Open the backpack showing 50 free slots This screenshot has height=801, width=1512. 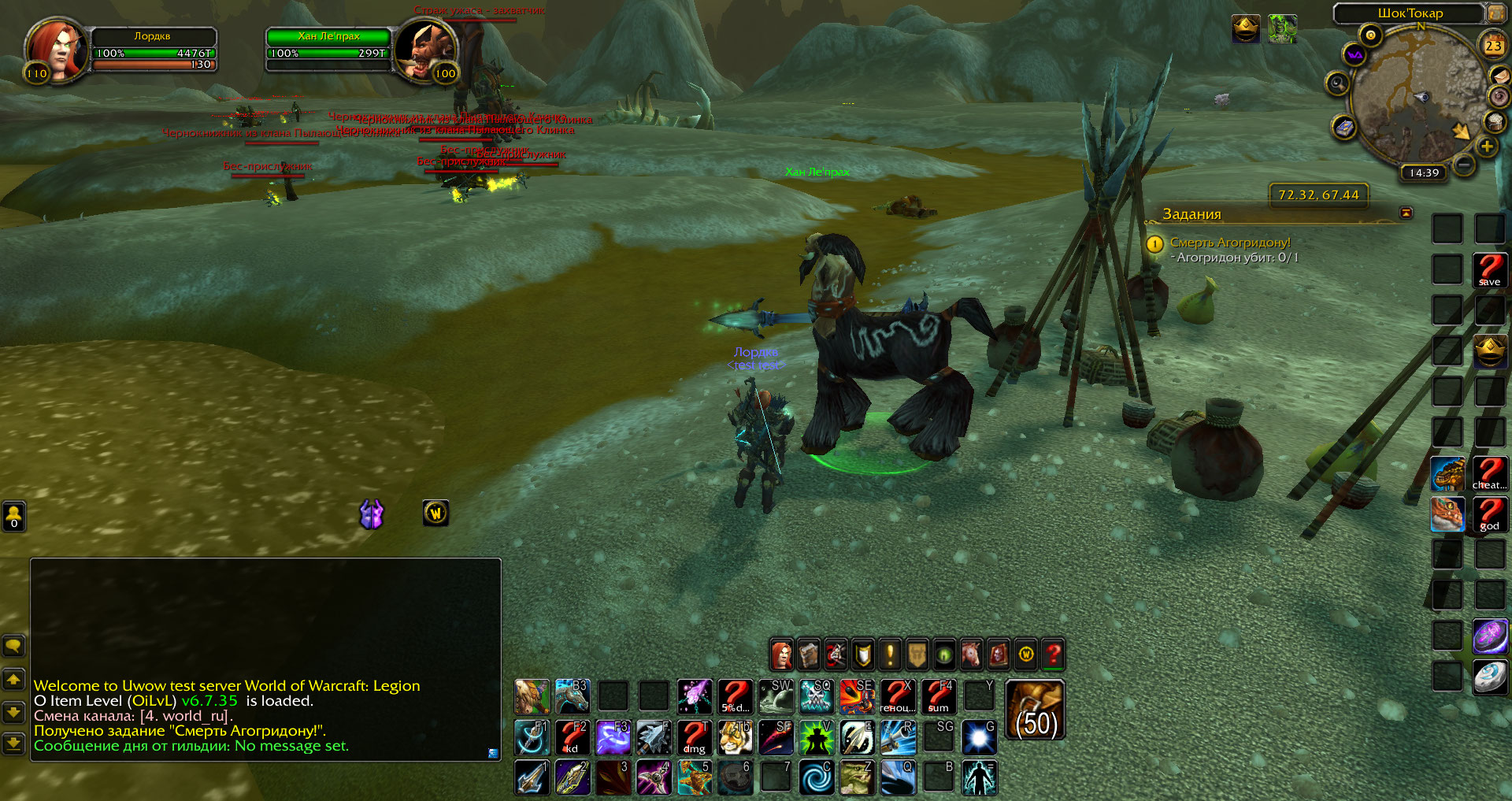(x=1036, y=710)
